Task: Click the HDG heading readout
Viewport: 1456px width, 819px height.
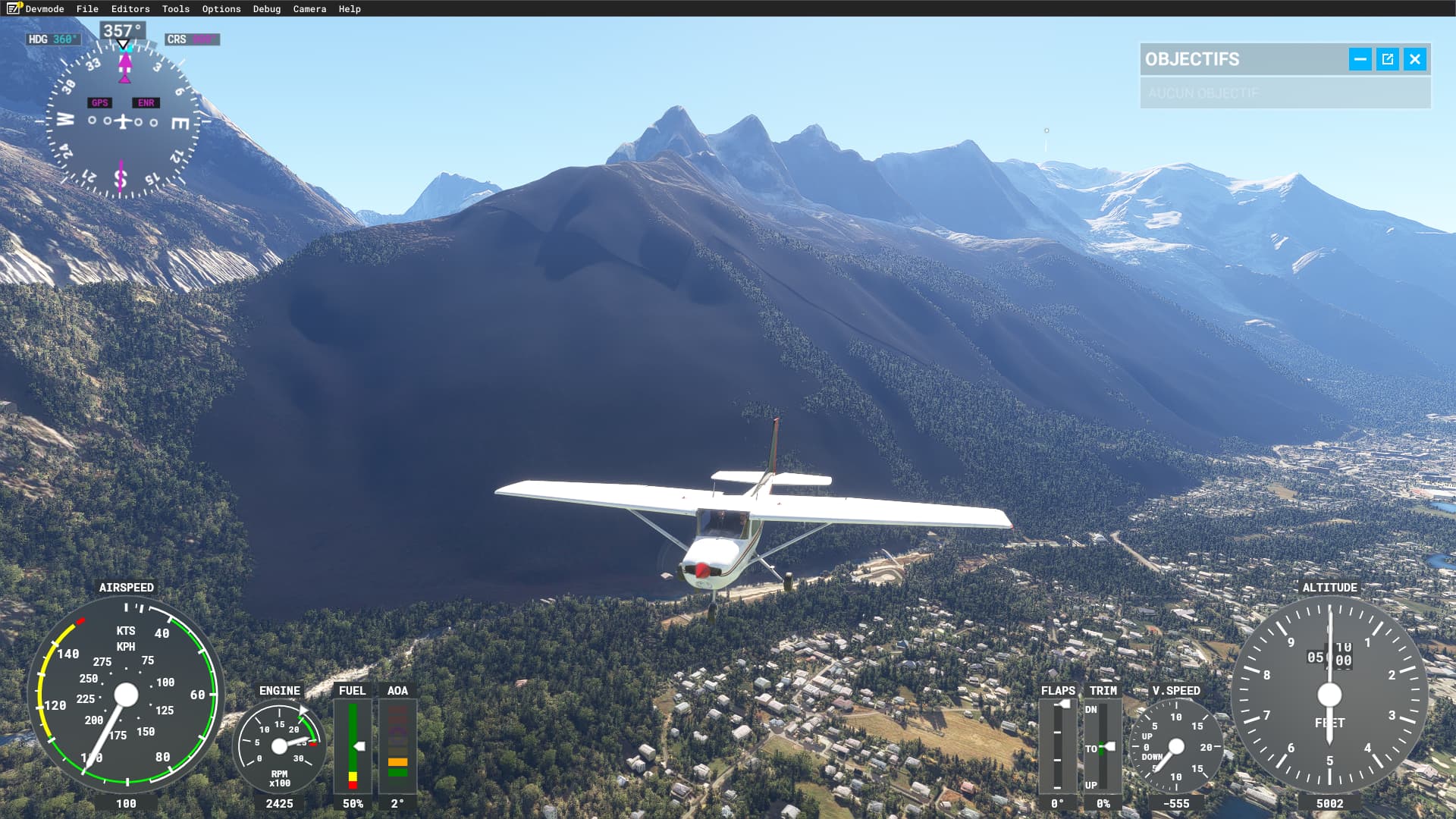Action: (x=53, y=39)
